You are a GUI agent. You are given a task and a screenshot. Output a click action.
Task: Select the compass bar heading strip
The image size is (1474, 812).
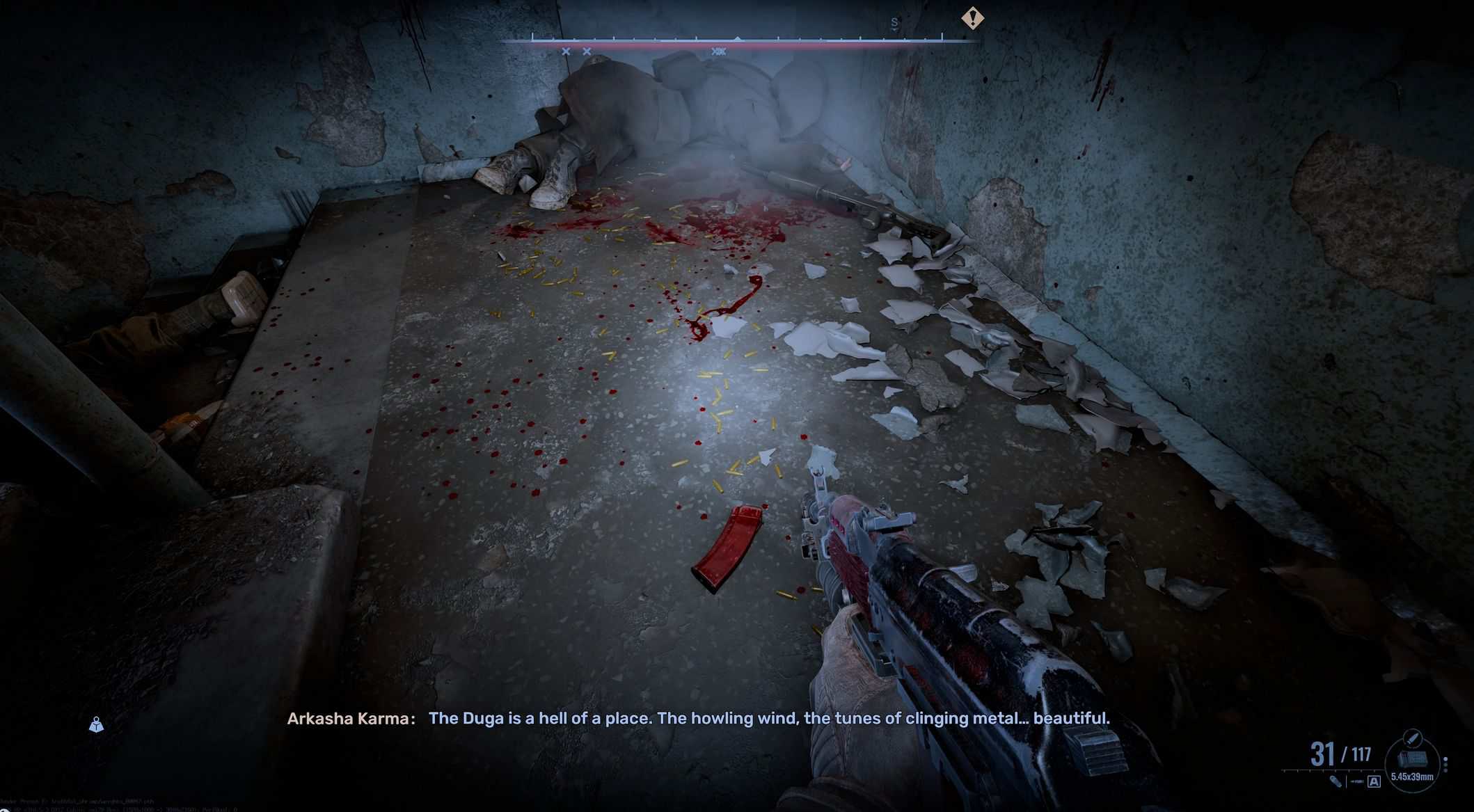point(738,40)
